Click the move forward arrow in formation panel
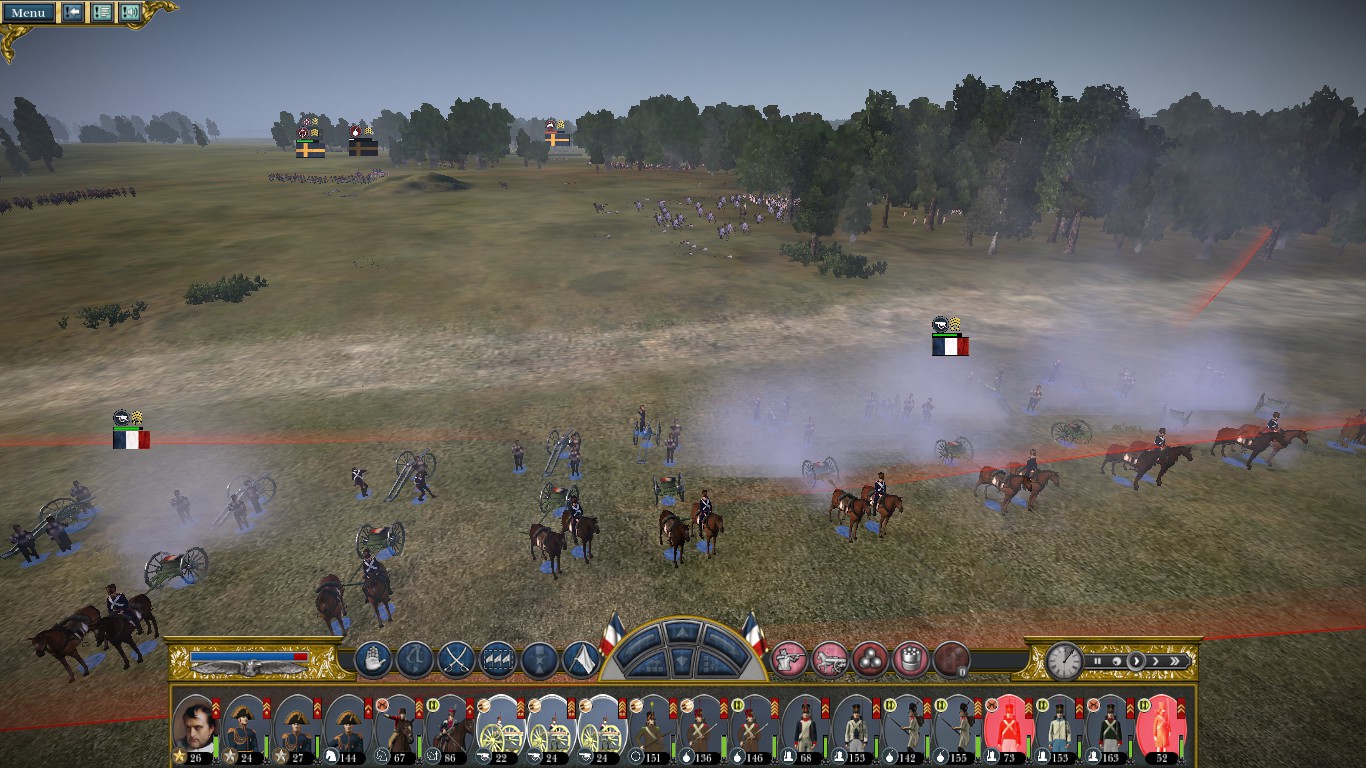The width and height of the screenshot is (1366, 768). click(x=683, y=633)
